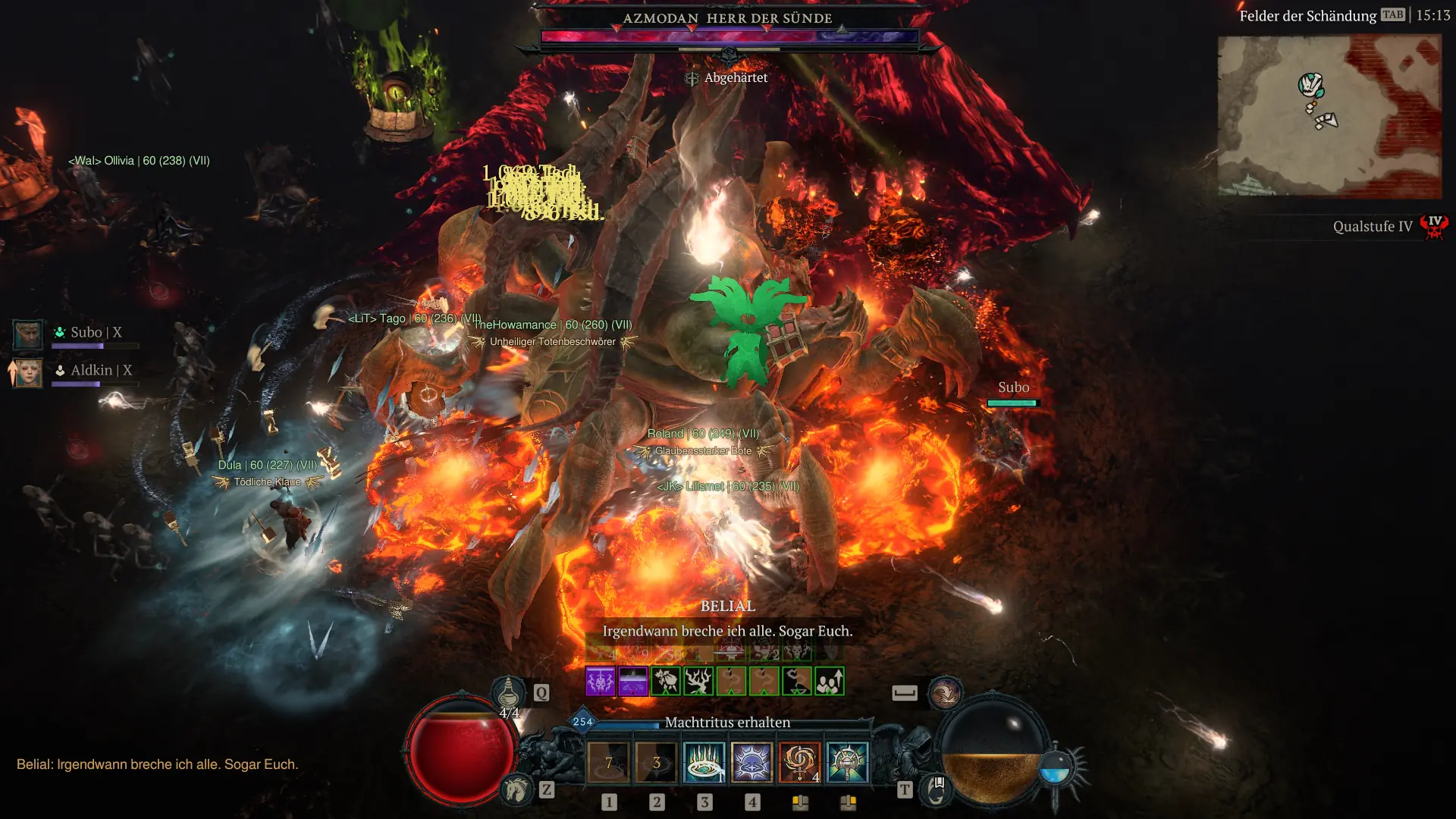Click the Abgehärtet buff icon below the boss bar
1456x819 pixels.
[x=691, y=77]
